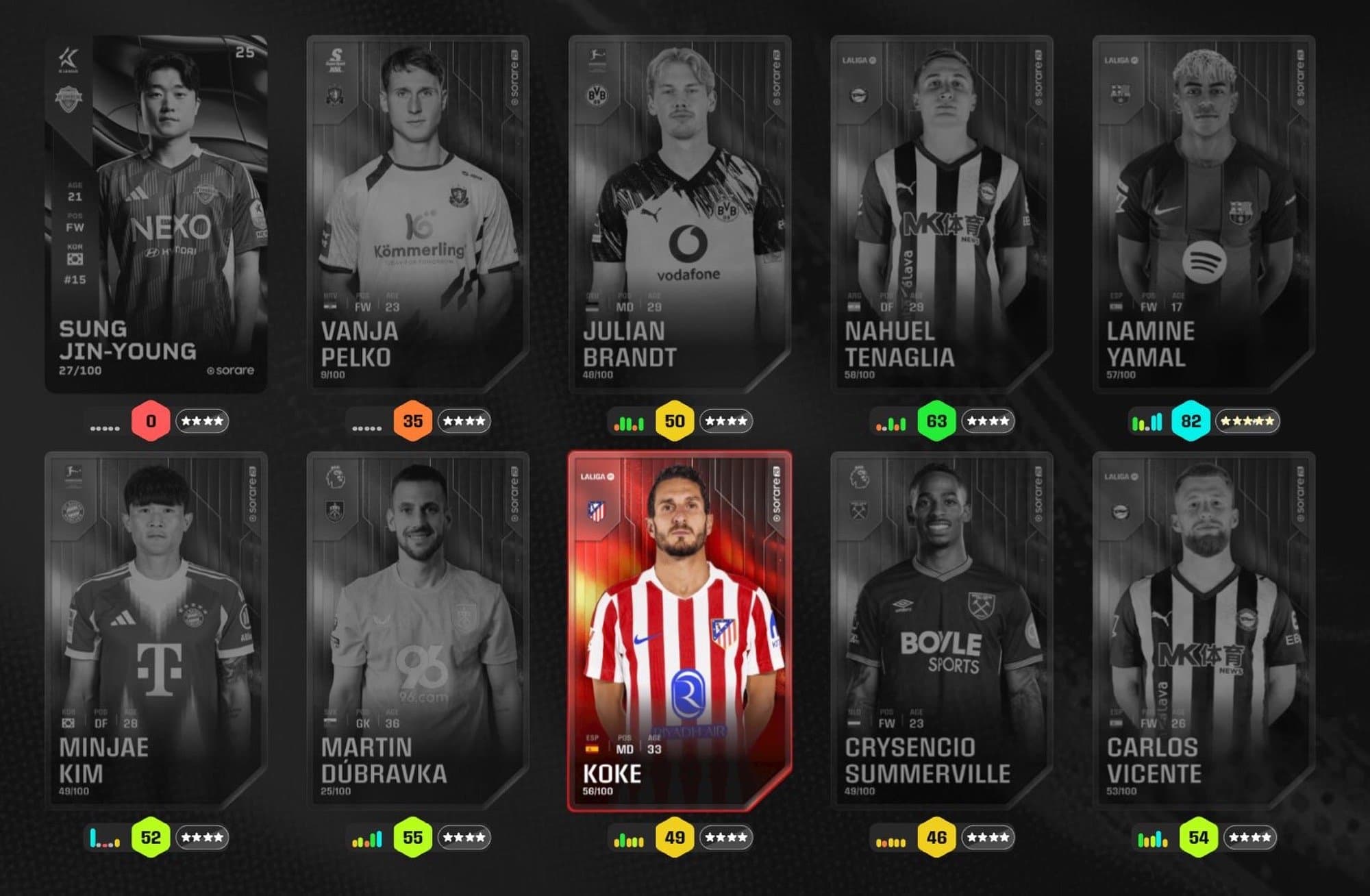Select the Sung Jin-Young player card
Image resolution: width=1370 pixels, height=896 pixels.
[x=156, y=214]
